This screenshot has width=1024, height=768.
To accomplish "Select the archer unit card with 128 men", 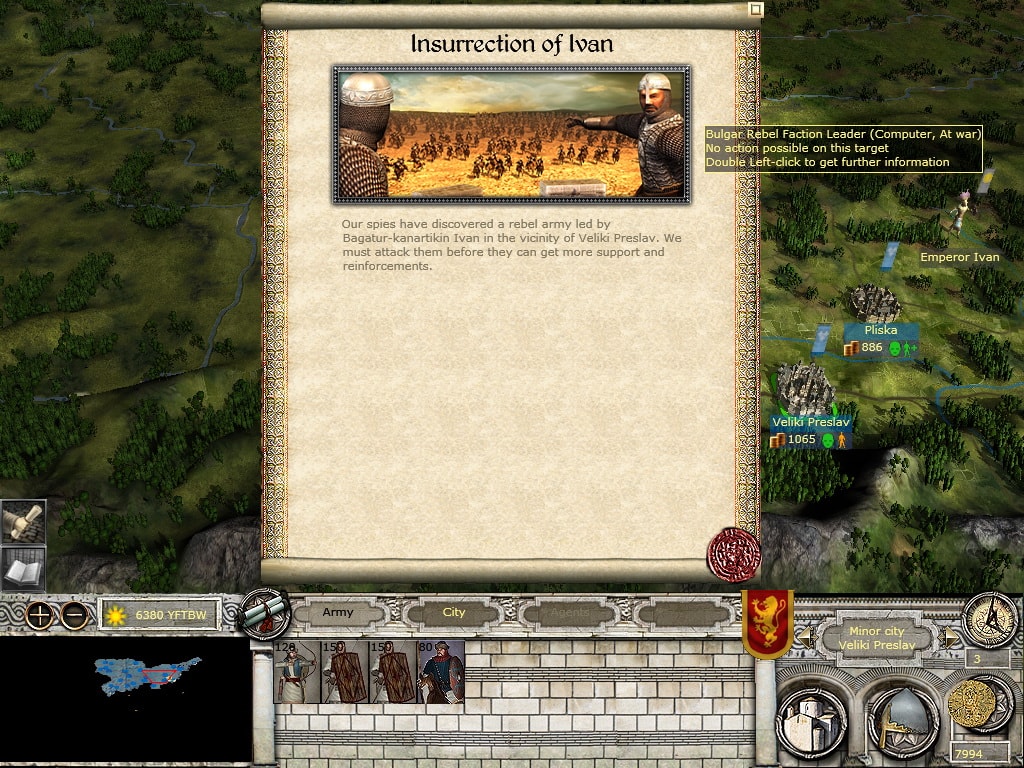I will [297, 672].
